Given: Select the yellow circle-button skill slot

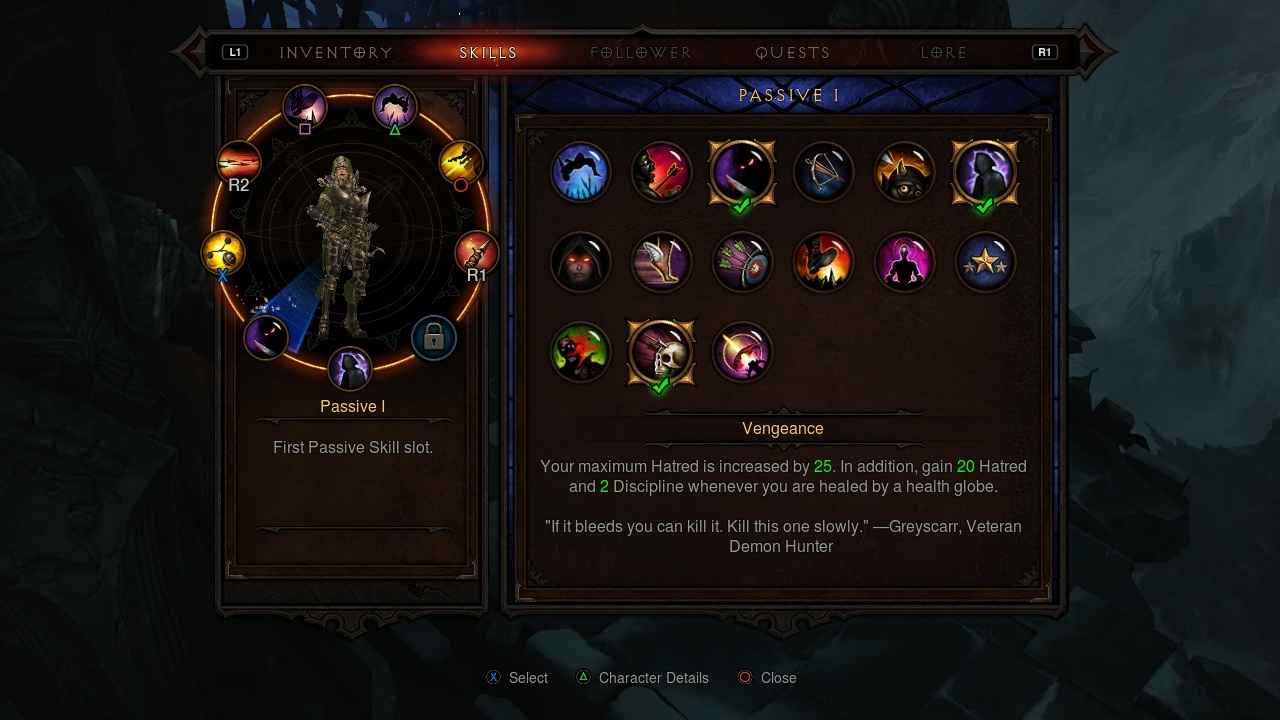Looking at the screenshot, I should [x=461, y=162].
